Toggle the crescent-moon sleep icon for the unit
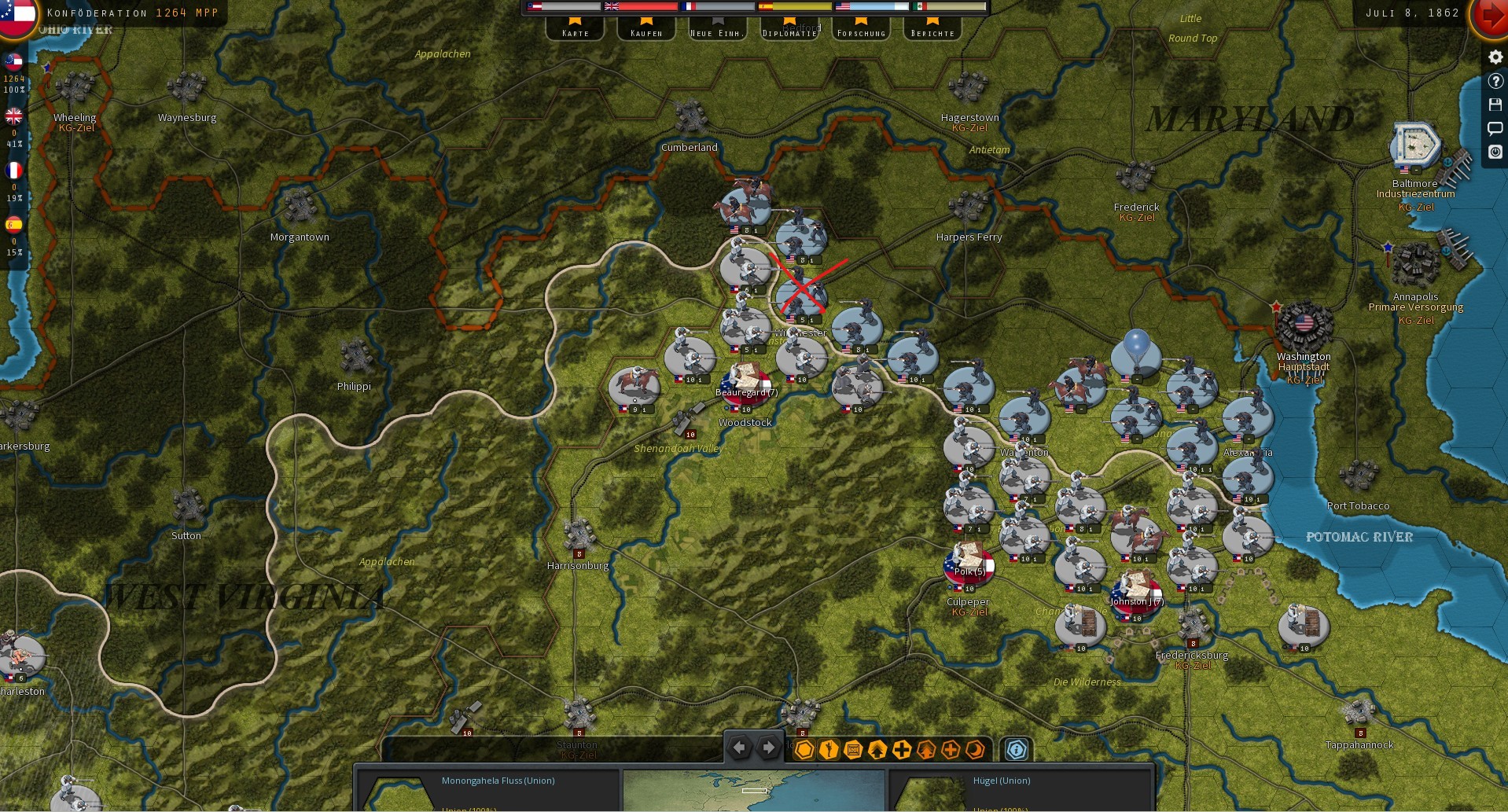The width and height of the screenshot is (1508, 812). [975, 750]
